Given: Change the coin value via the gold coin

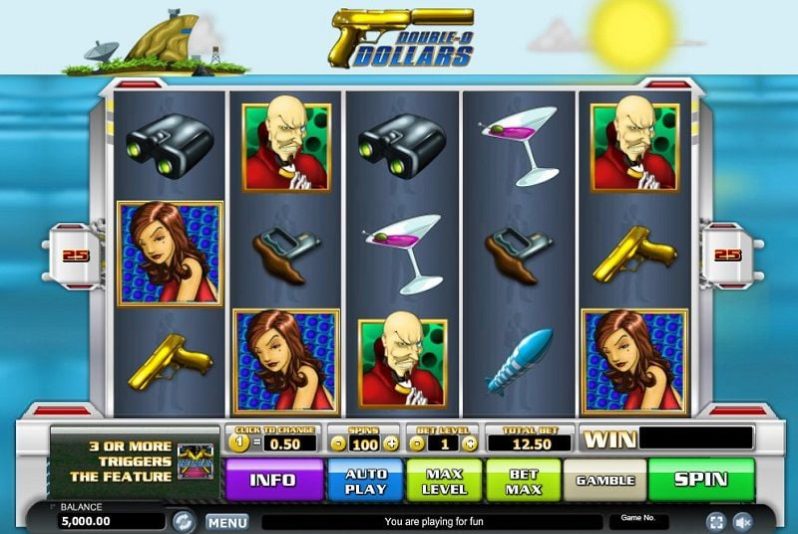Looking at the screenshot, I should [240, 443].
